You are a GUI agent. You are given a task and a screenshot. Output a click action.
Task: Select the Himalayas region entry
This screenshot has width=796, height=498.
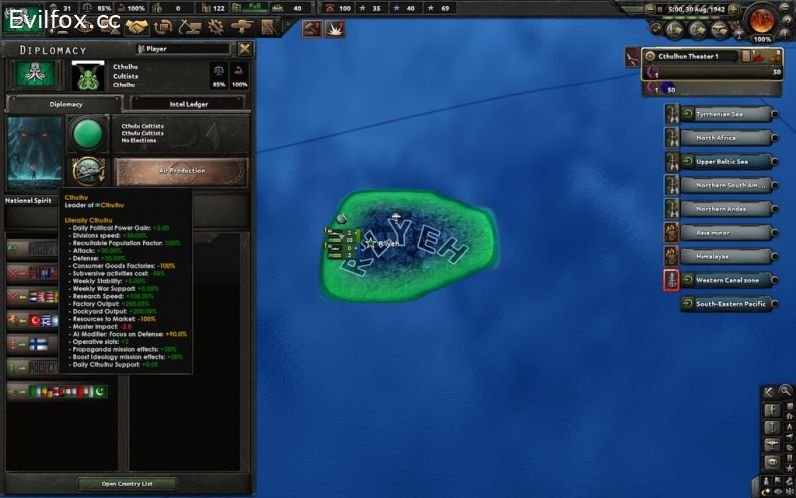[729, 256]
